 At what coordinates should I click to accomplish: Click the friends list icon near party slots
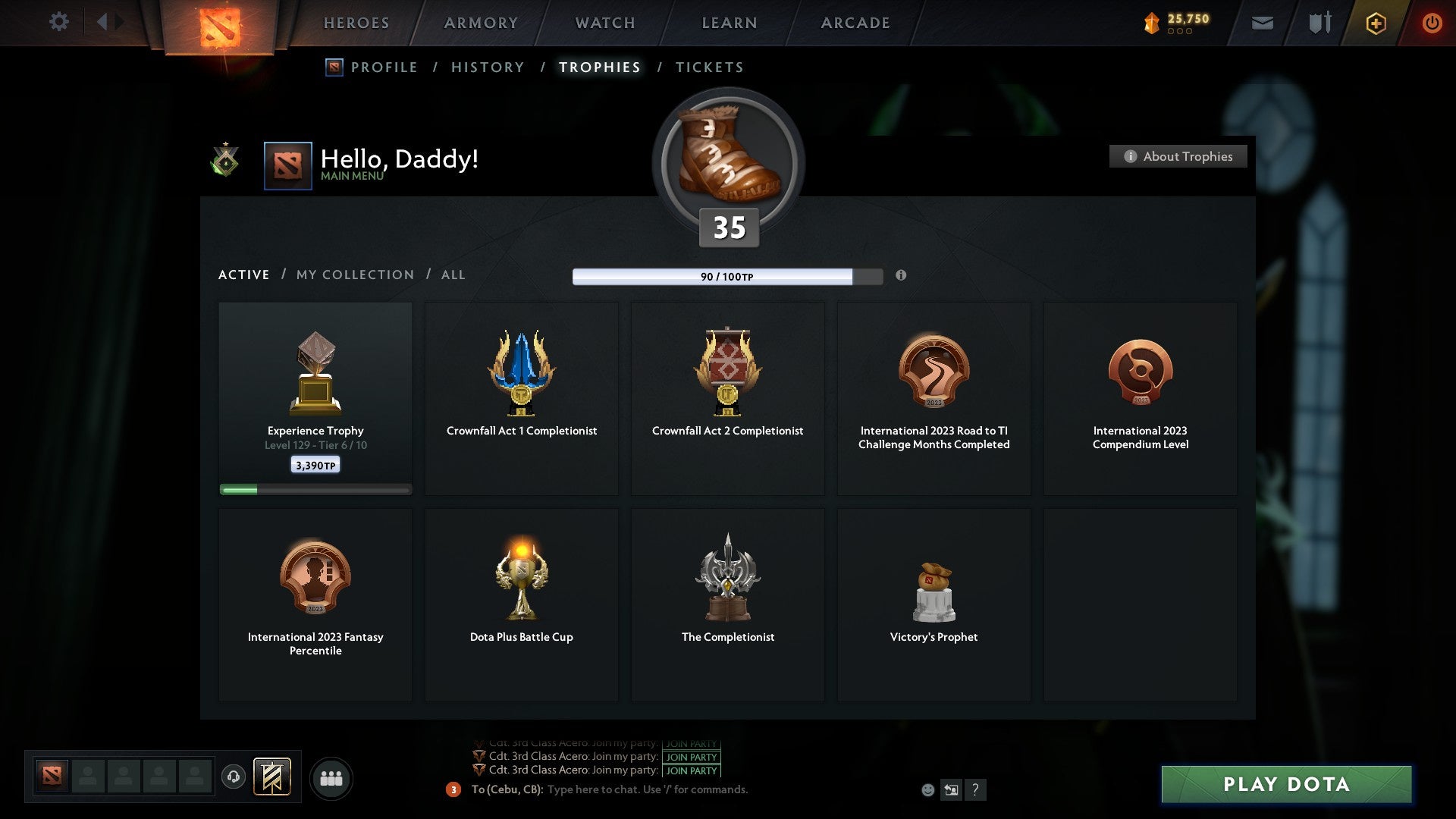[x=331, y=777]
